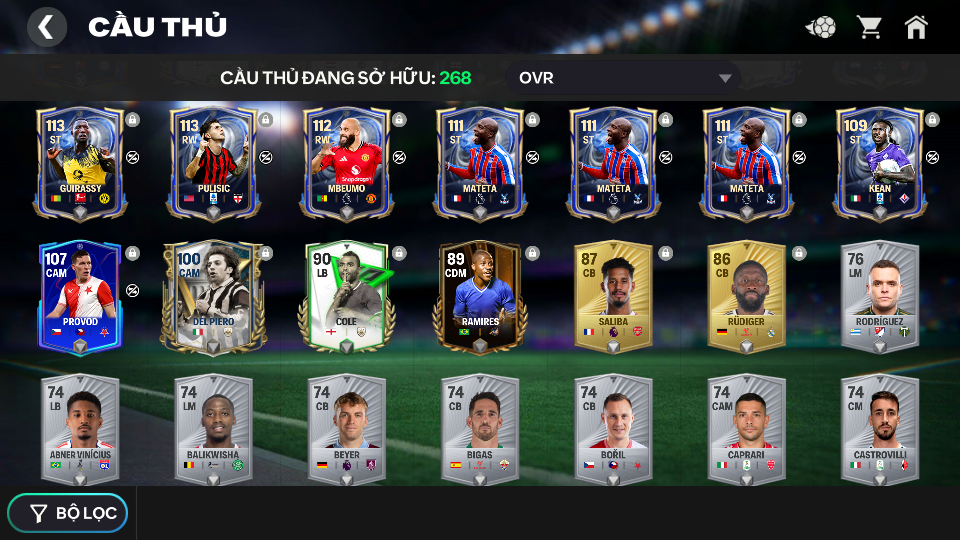Return to the home screen
Image resolution: width=960 pixels, height=540 pixels.
916,27
